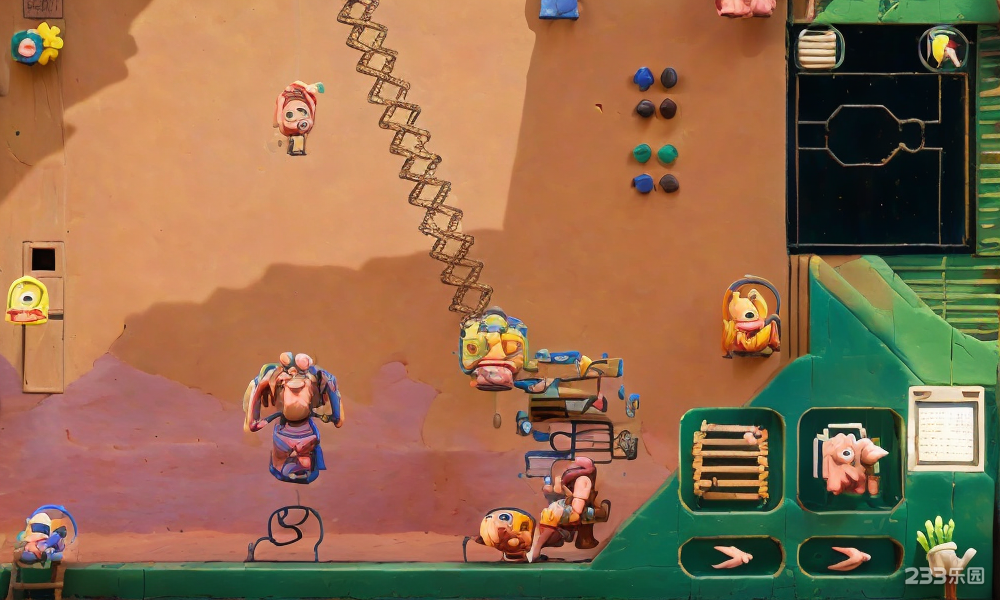Viewport: 1000px width, 600px height.
Task: Click the arrow button under the ladder slot
Action: click(731, 557)
